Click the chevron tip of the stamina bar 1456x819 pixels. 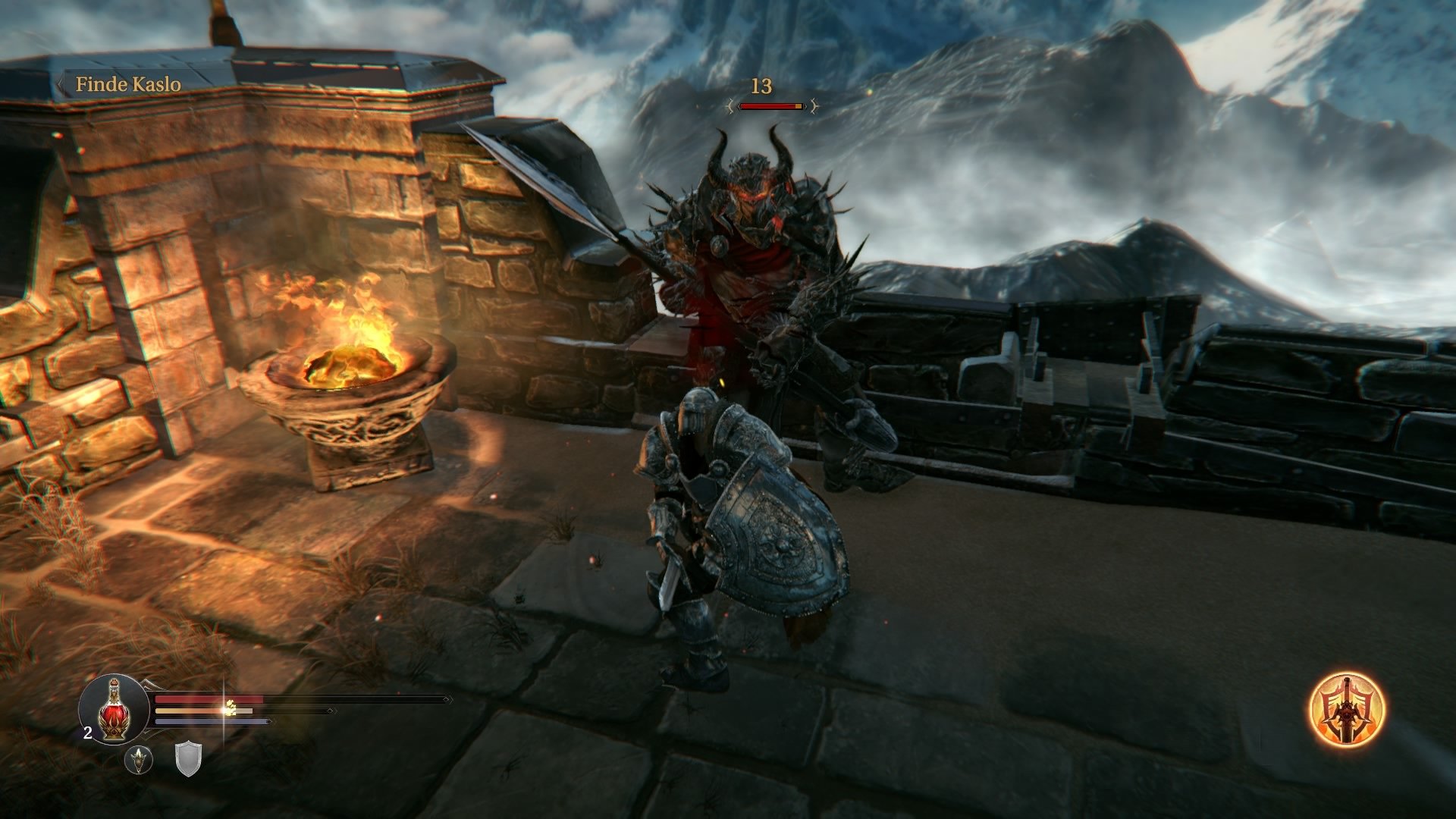[x=331, y=710]
